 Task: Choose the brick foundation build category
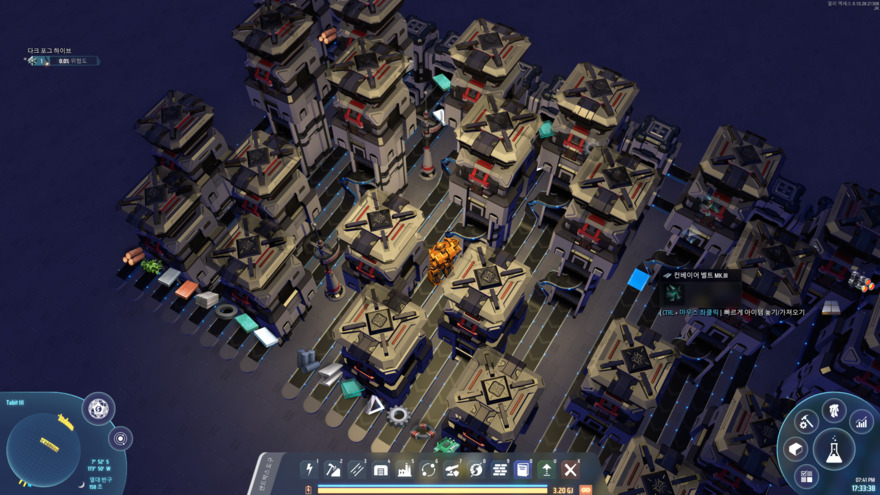click(x=500, y=469)
